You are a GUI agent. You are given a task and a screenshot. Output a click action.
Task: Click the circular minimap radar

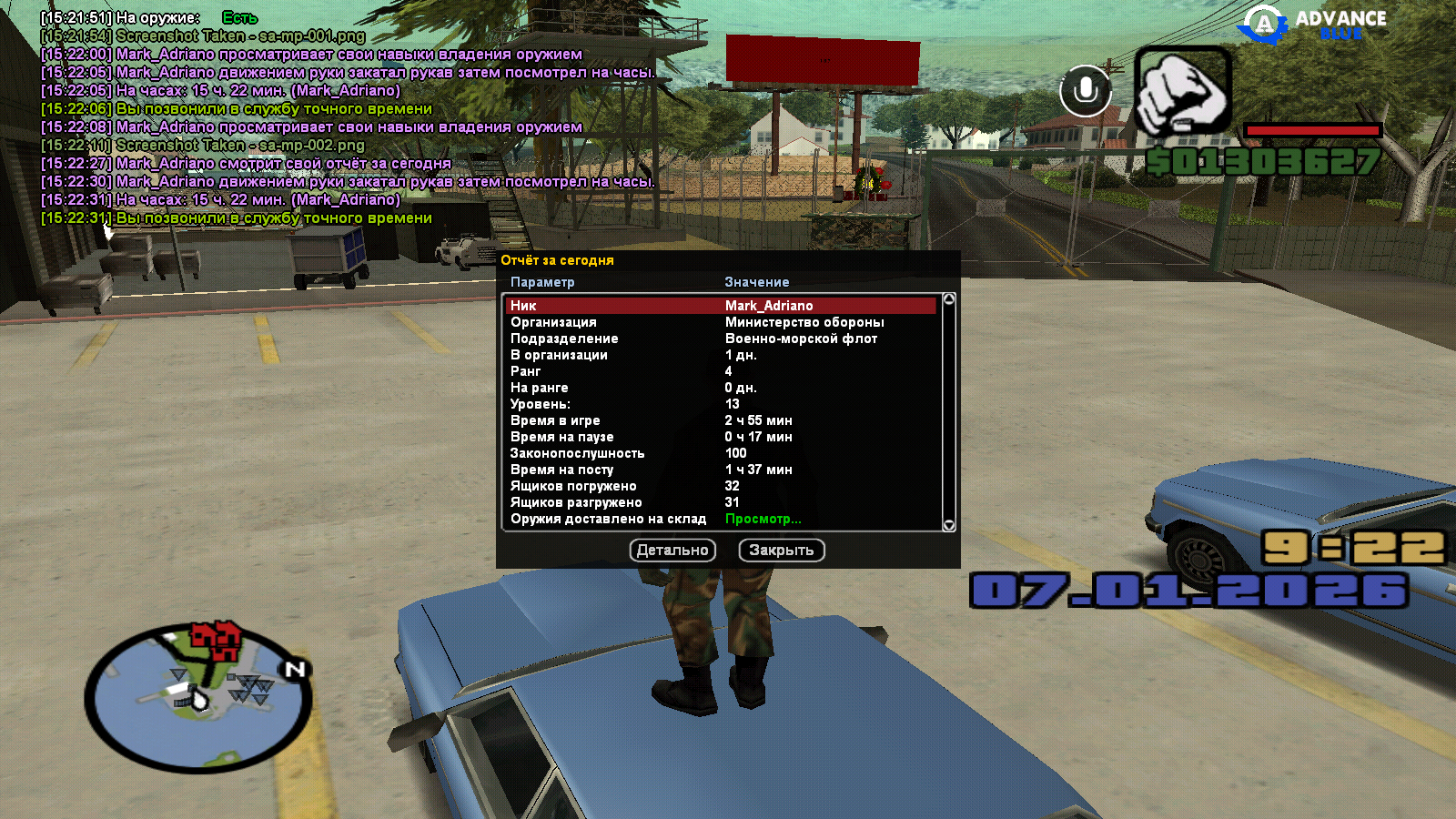[x=198, y=698]
